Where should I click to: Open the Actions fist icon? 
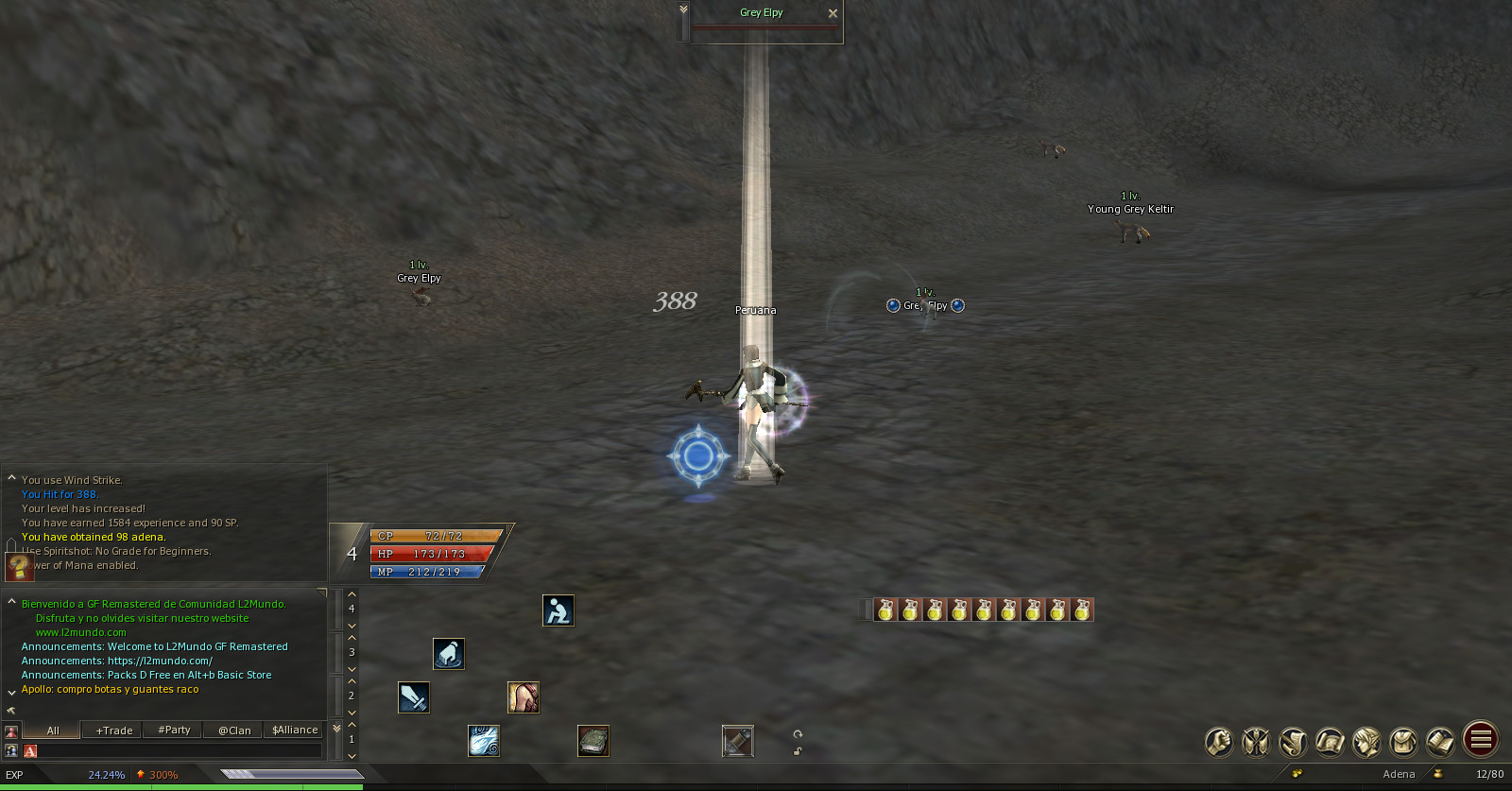(1218, 742)
